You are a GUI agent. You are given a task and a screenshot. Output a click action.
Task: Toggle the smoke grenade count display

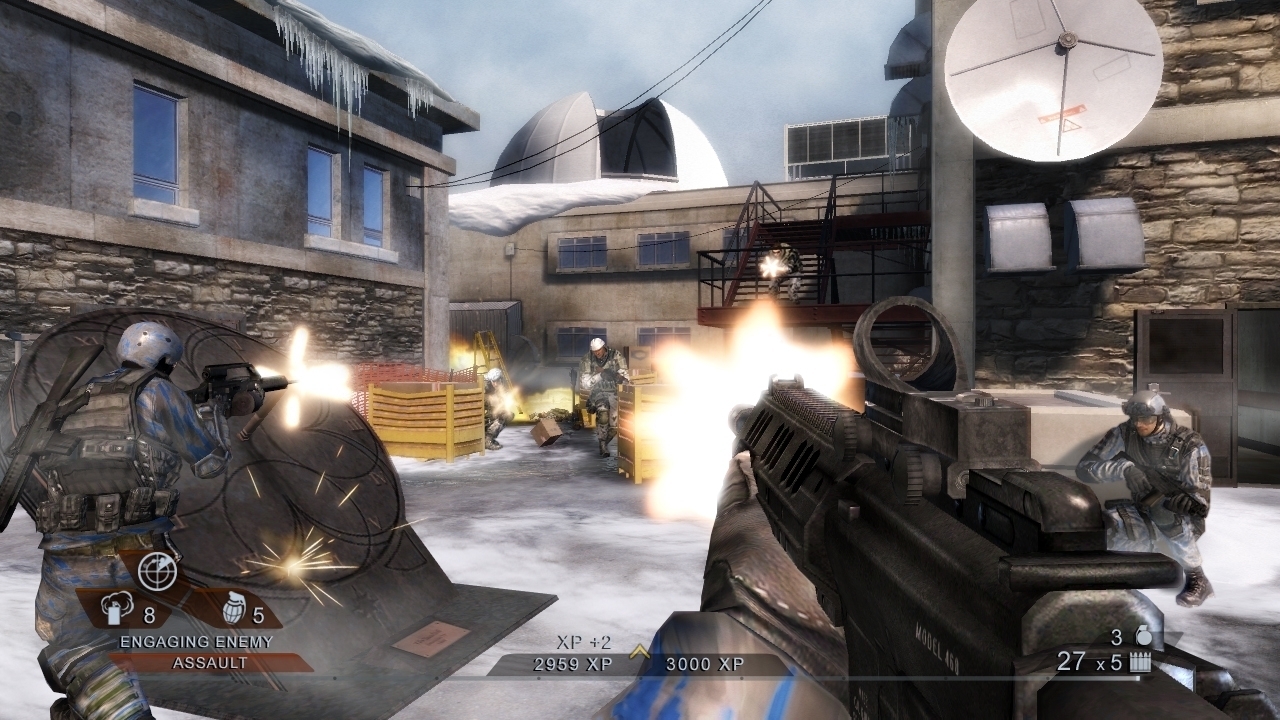click(149, 616)
